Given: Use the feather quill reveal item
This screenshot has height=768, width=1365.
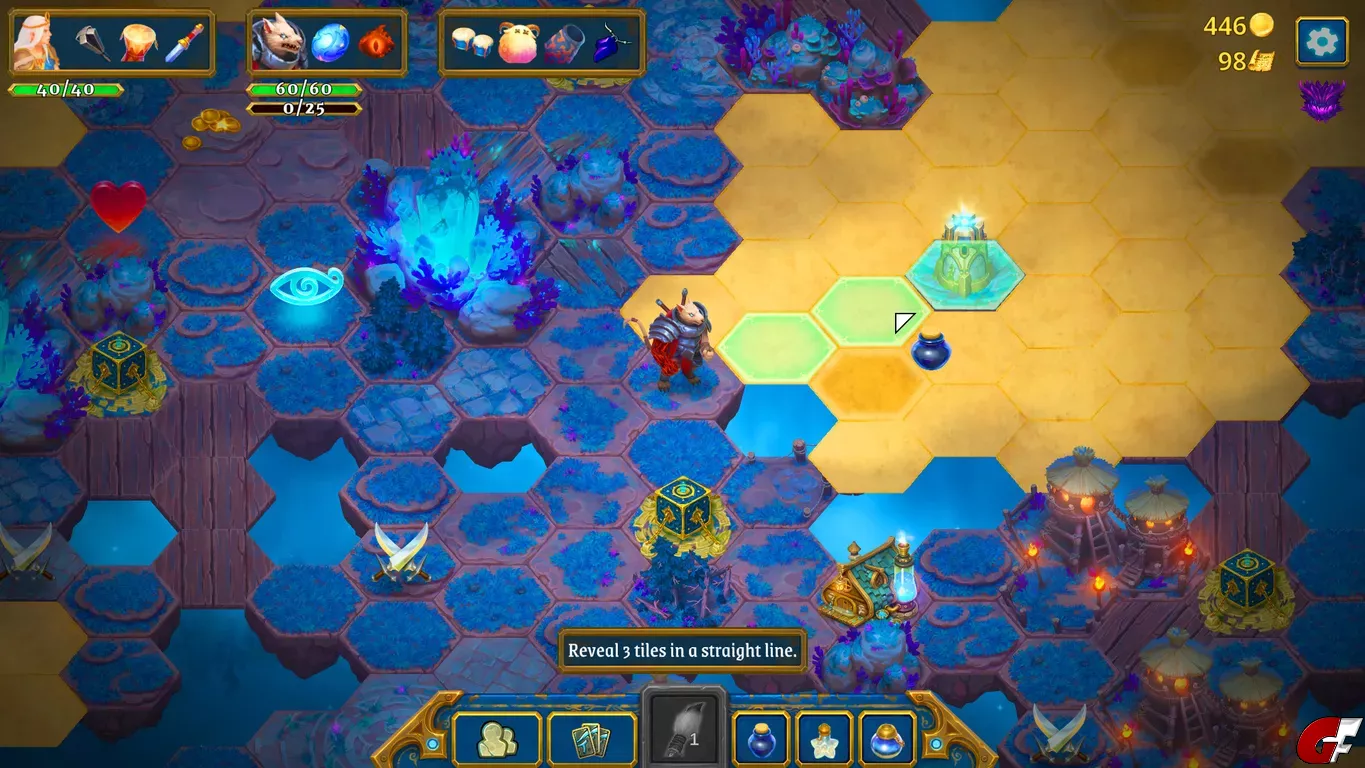Looking at the screenshot, I should [x=684, y=735].
